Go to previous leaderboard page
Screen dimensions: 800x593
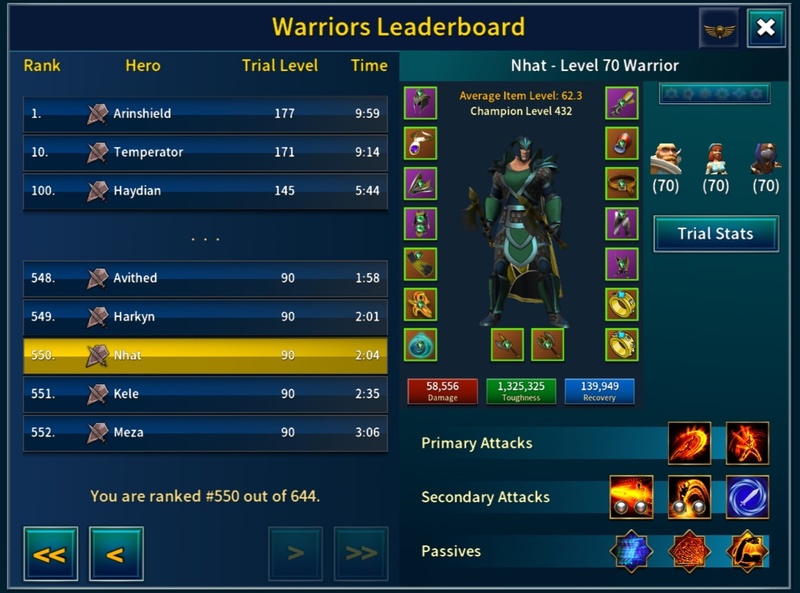point(116,554)
